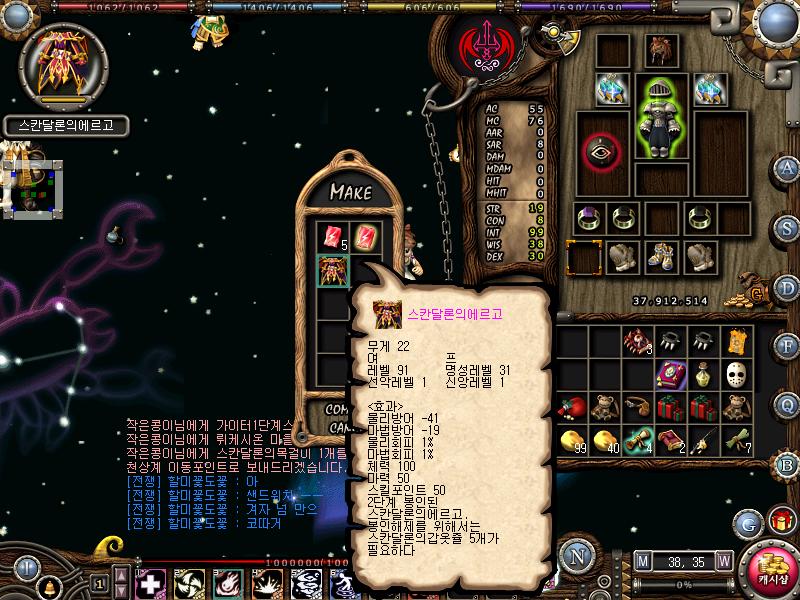Select the green scroll stack of 7
Screen dimensions: 800x600
pos(738,440)
